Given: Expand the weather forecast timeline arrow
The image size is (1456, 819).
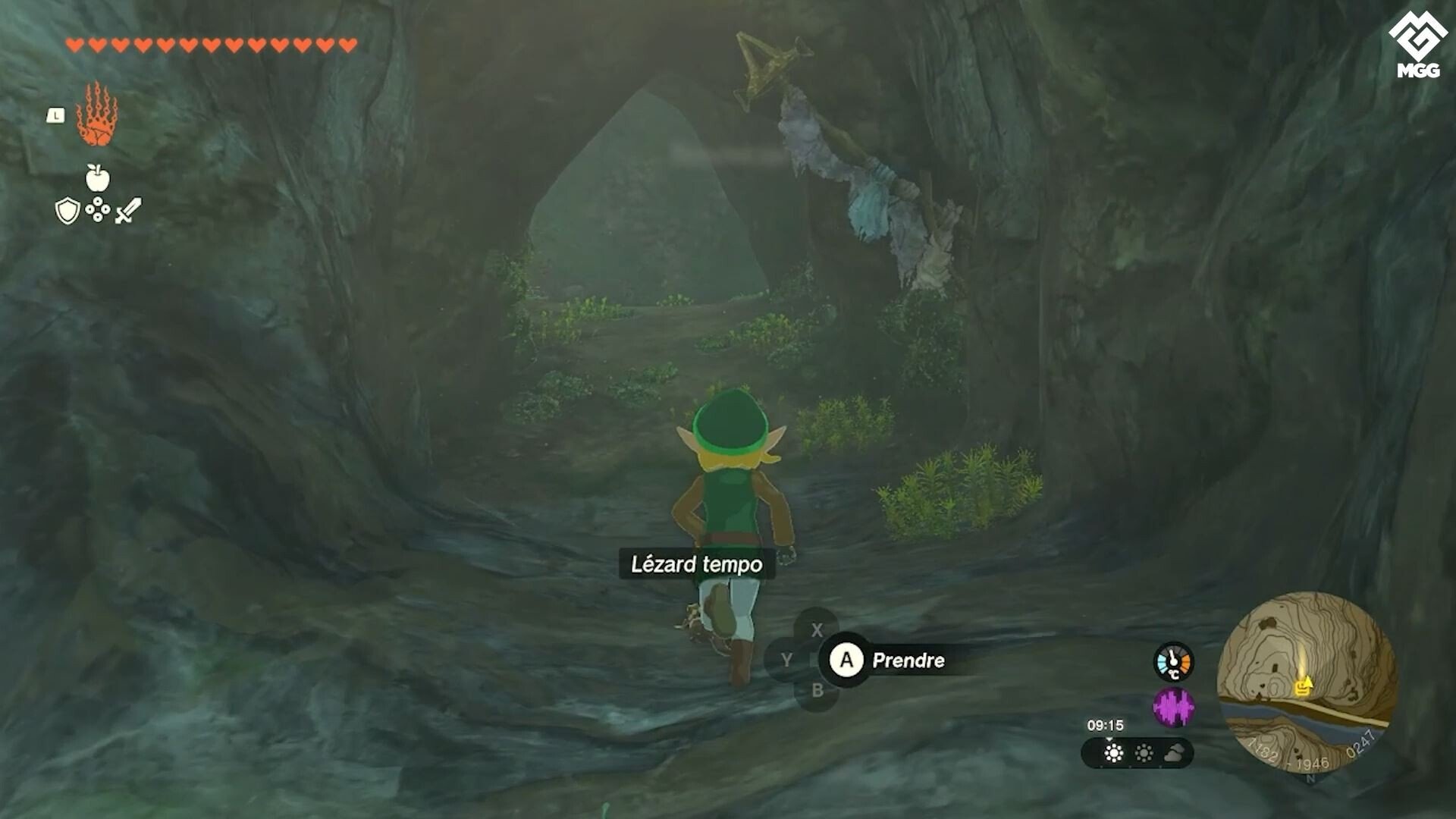Looking at the screenshot, I should pyautogui.click(x=1109, y=740).
